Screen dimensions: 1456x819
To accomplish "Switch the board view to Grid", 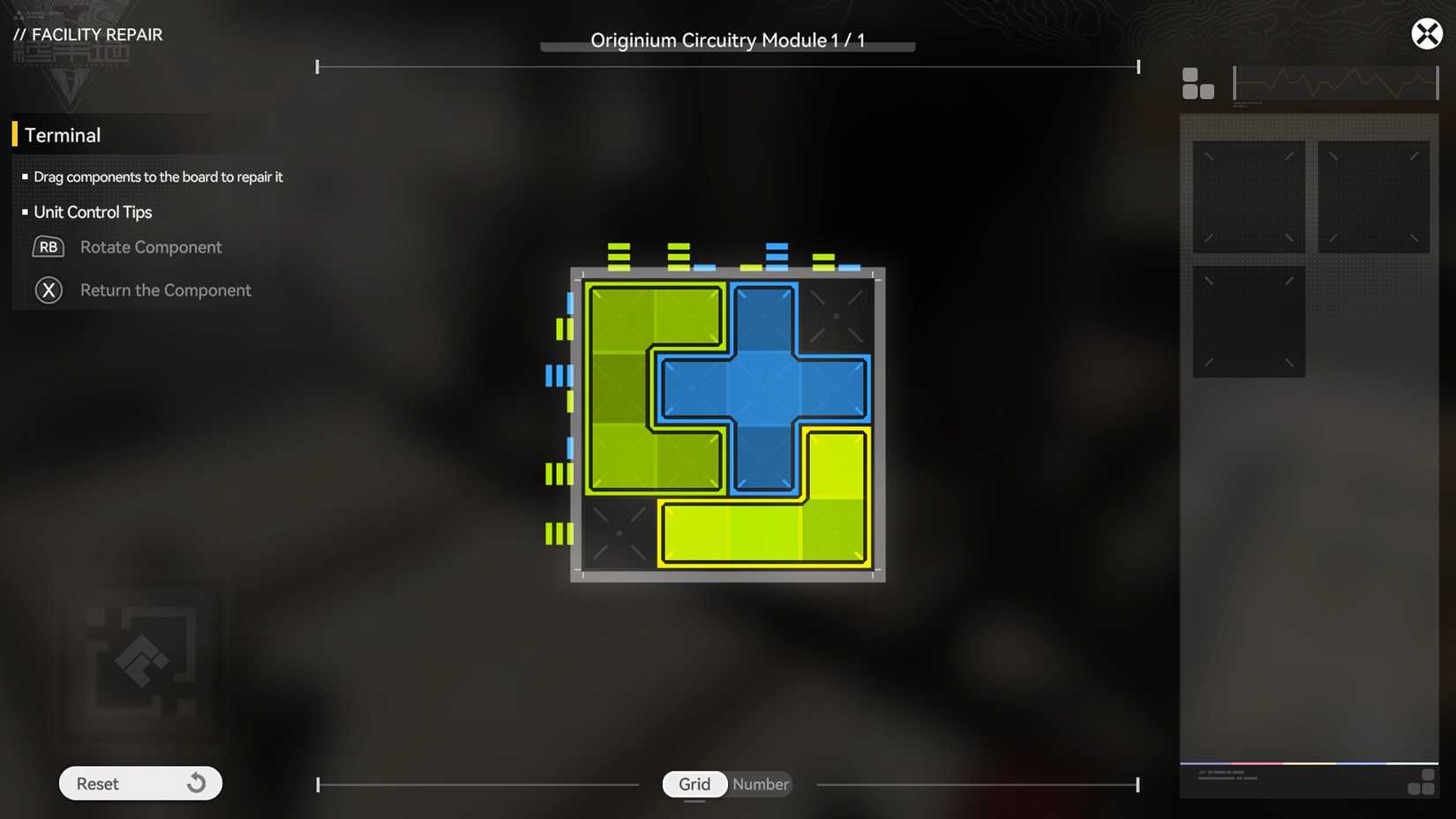I will coord(694,784).
